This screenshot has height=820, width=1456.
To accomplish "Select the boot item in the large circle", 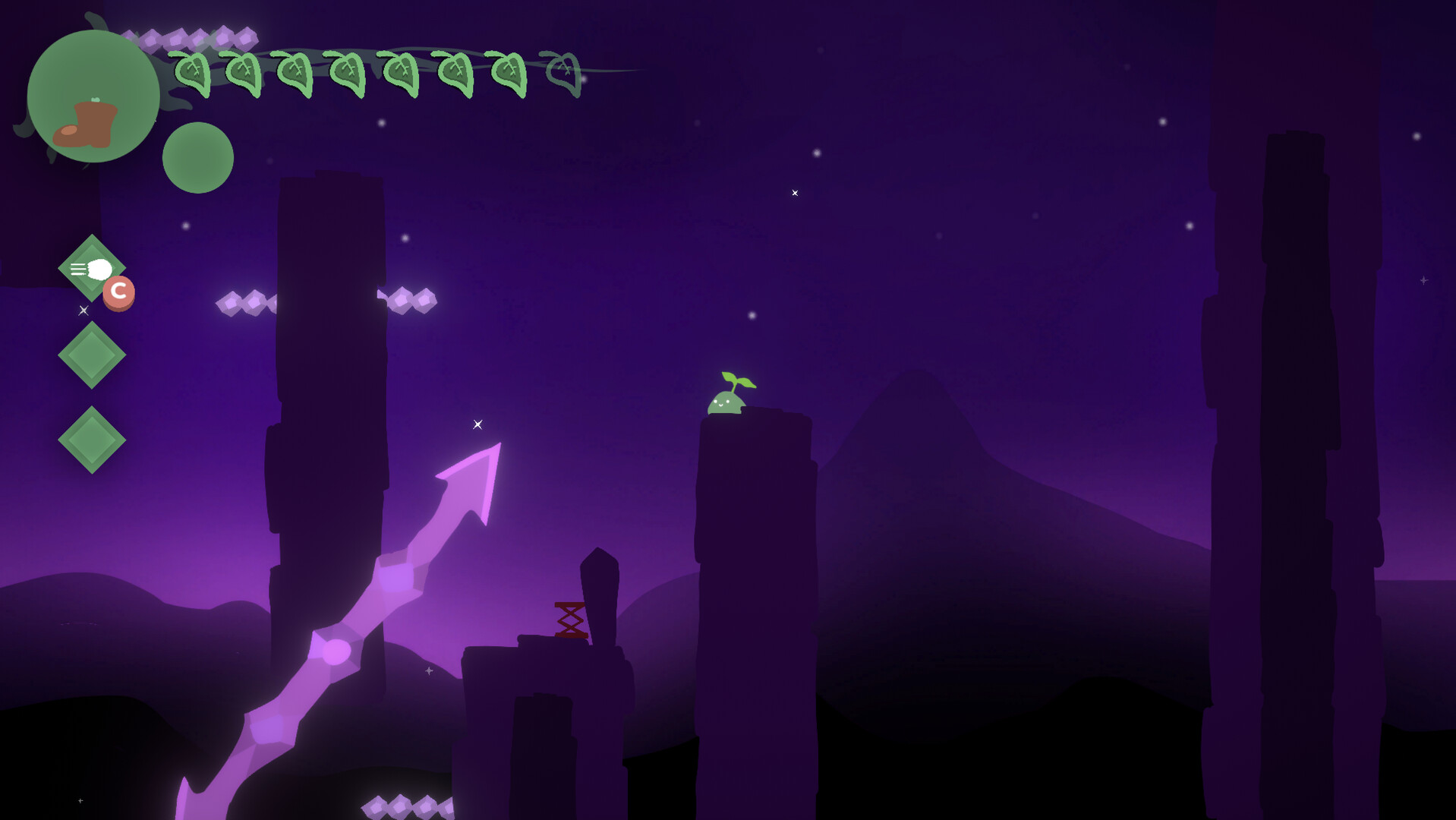I will point(87,123).
